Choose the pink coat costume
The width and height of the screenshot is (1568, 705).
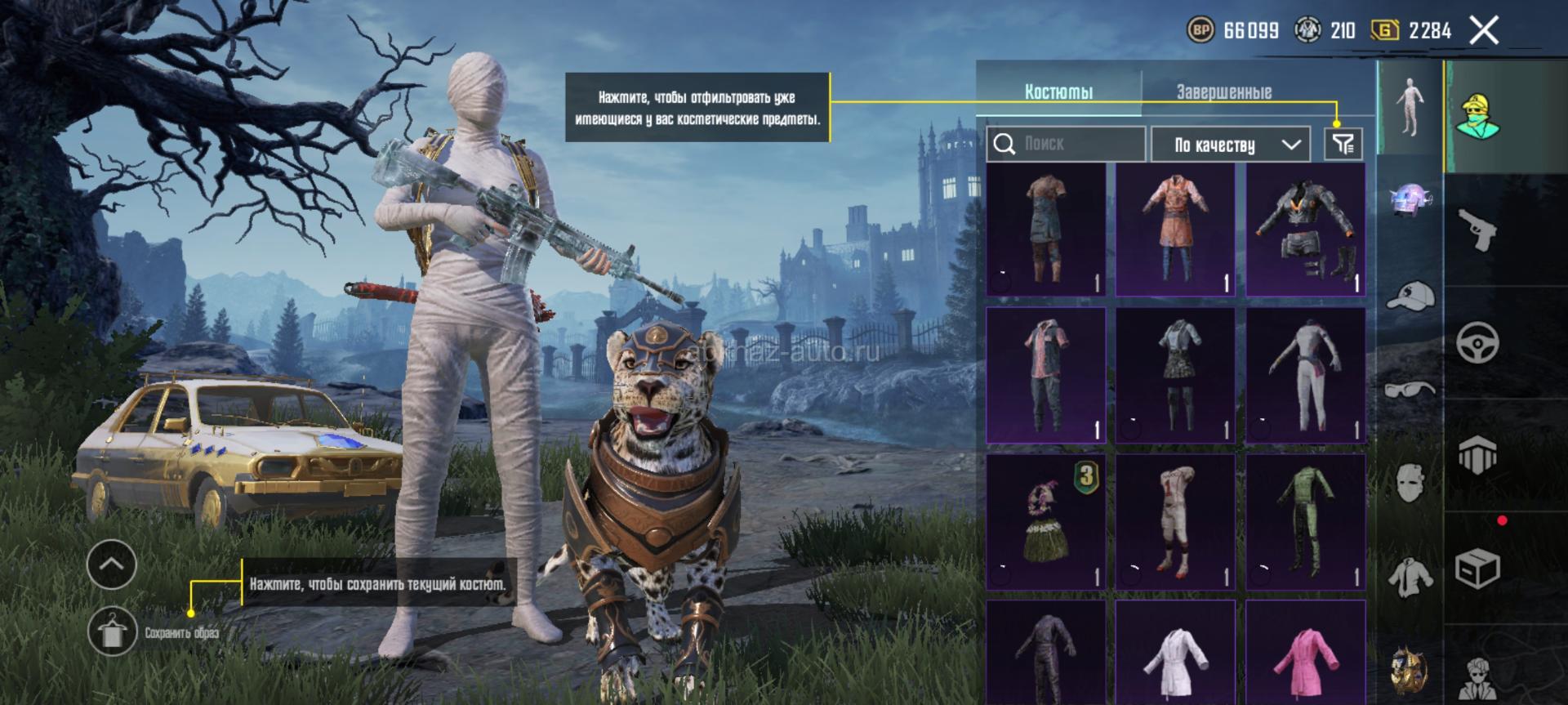(1305, 654)
